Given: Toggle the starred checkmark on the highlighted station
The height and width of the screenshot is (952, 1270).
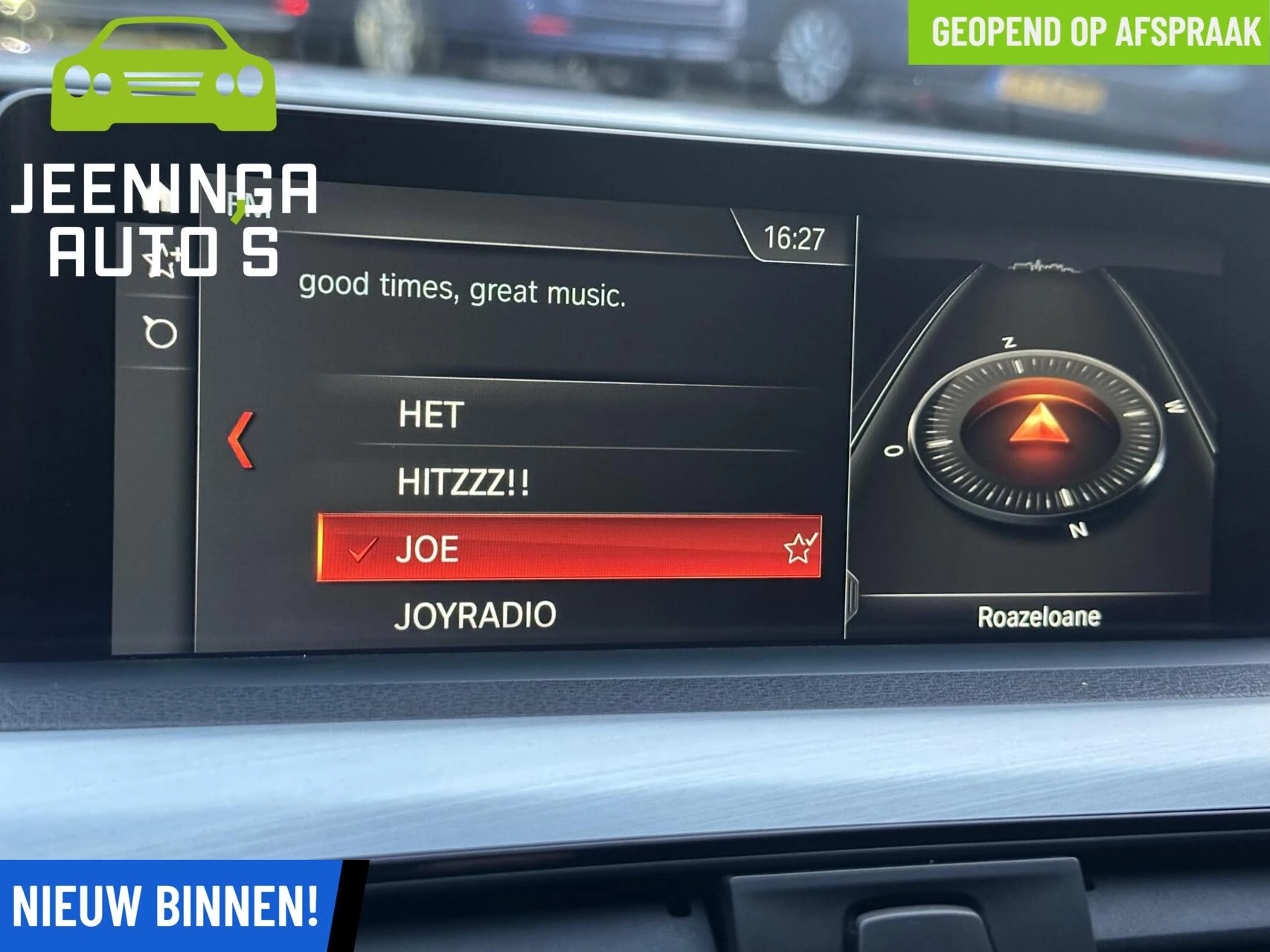Looking at the screenshot, I should pyautogui.click(x=798, y=548).
